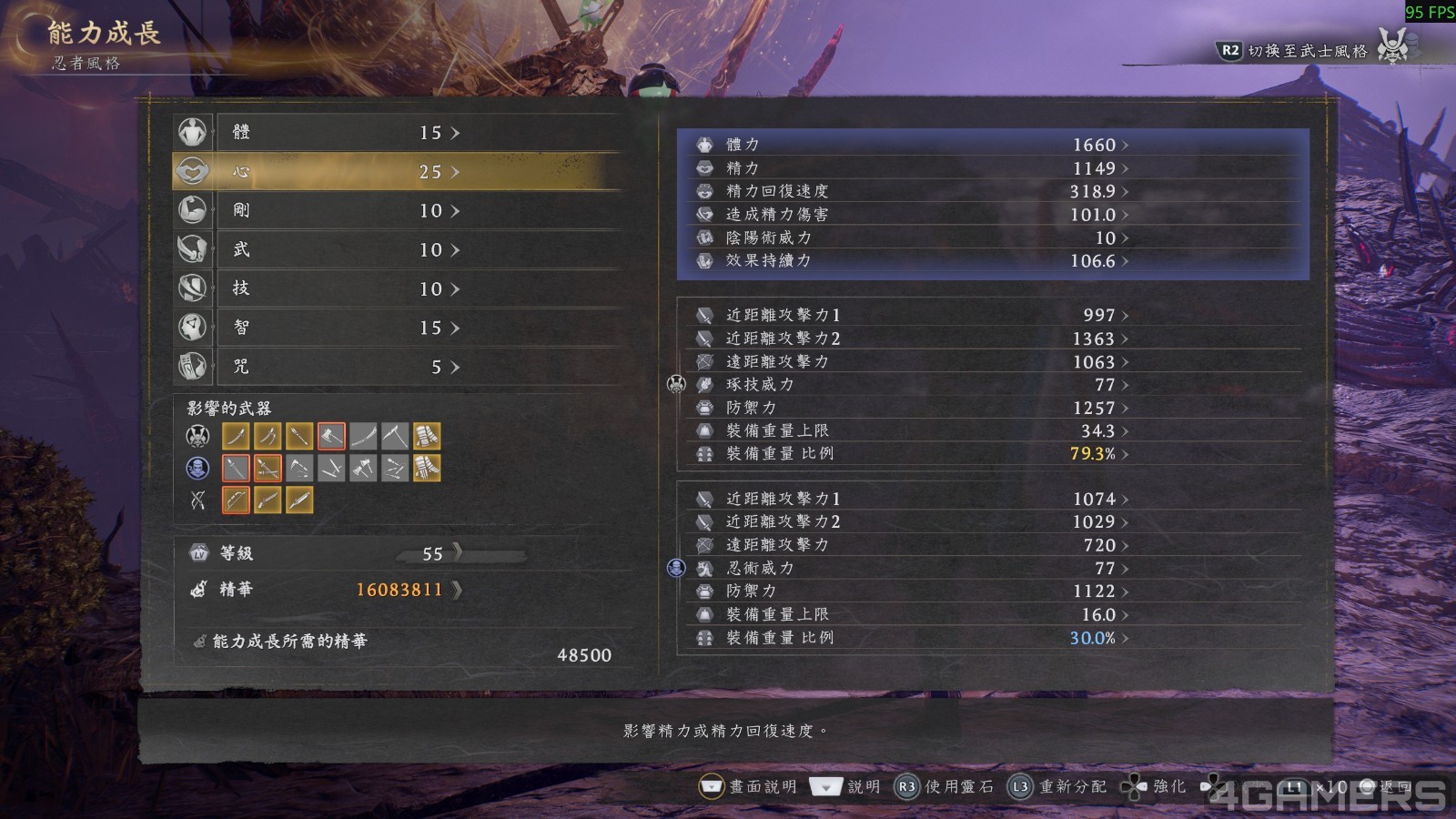
Task: Click the blue ninja head icon in the weapon list
Action: pos(196,468)
